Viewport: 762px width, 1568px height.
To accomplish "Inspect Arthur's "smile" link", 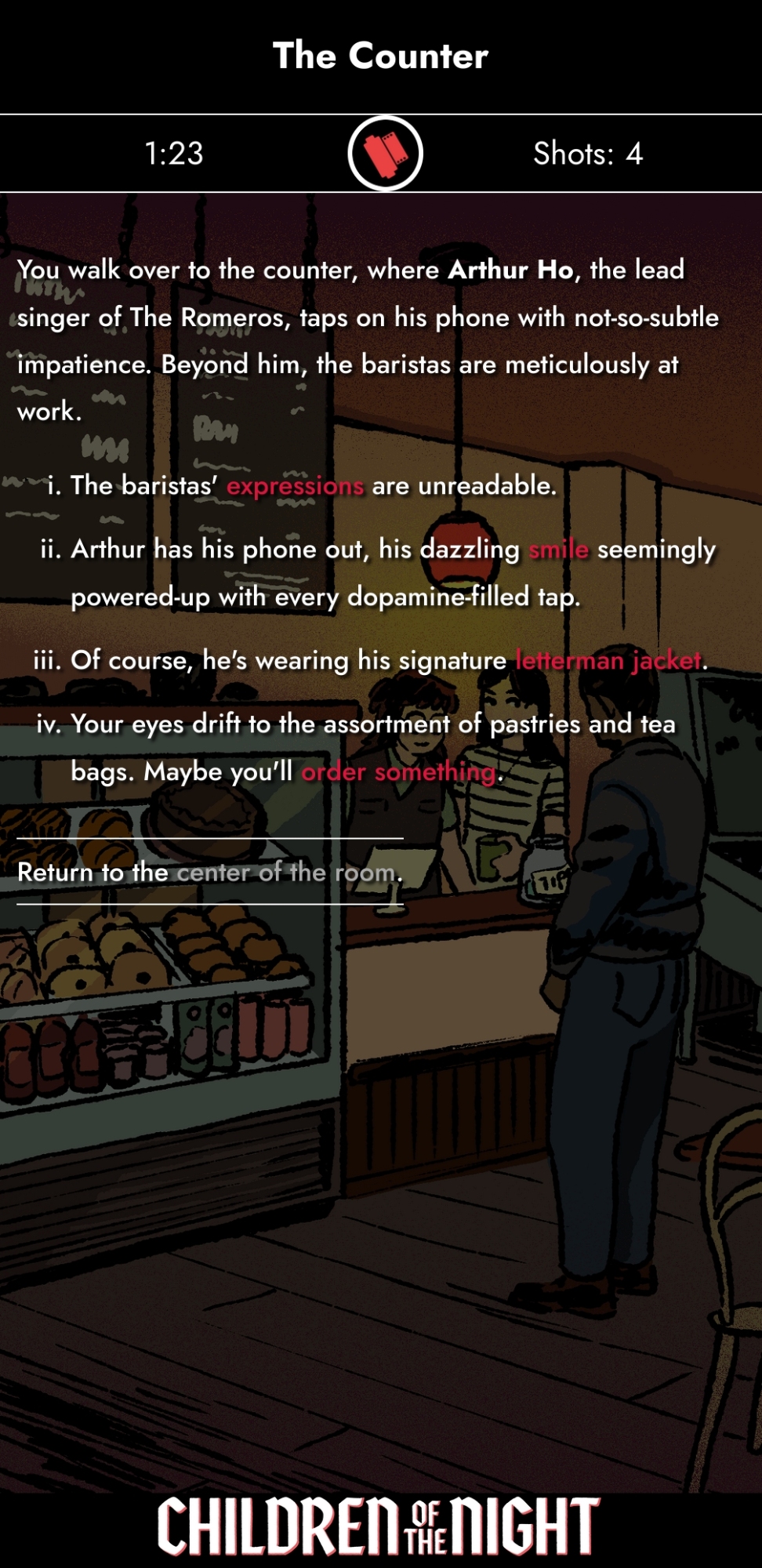I will point(558,550).
